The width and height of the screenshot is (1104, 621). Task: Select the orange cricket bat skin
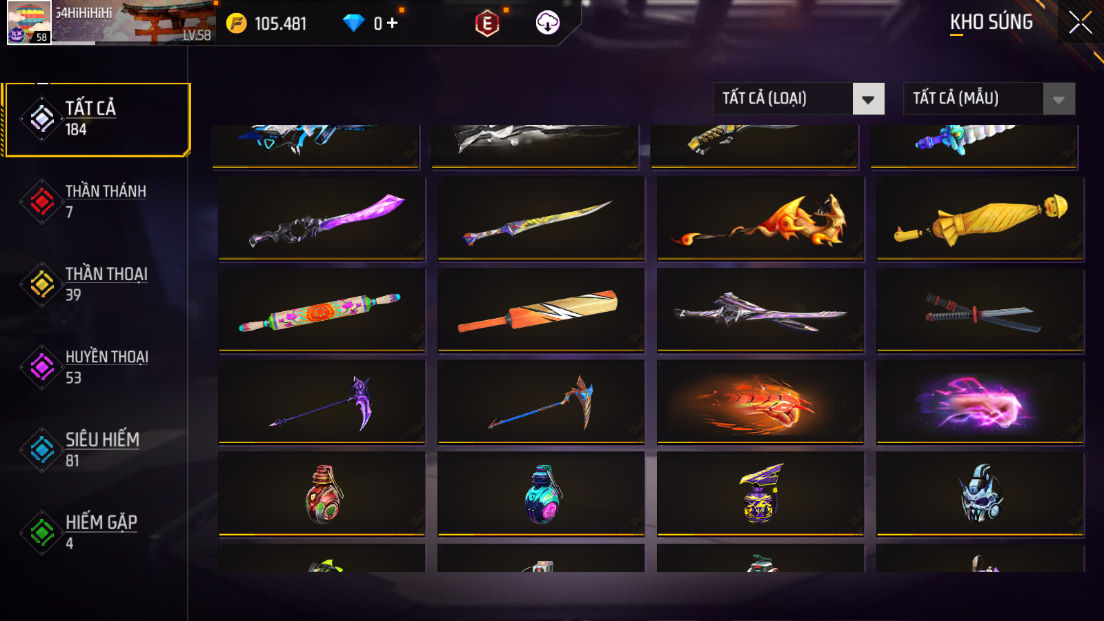click(541, 310)
